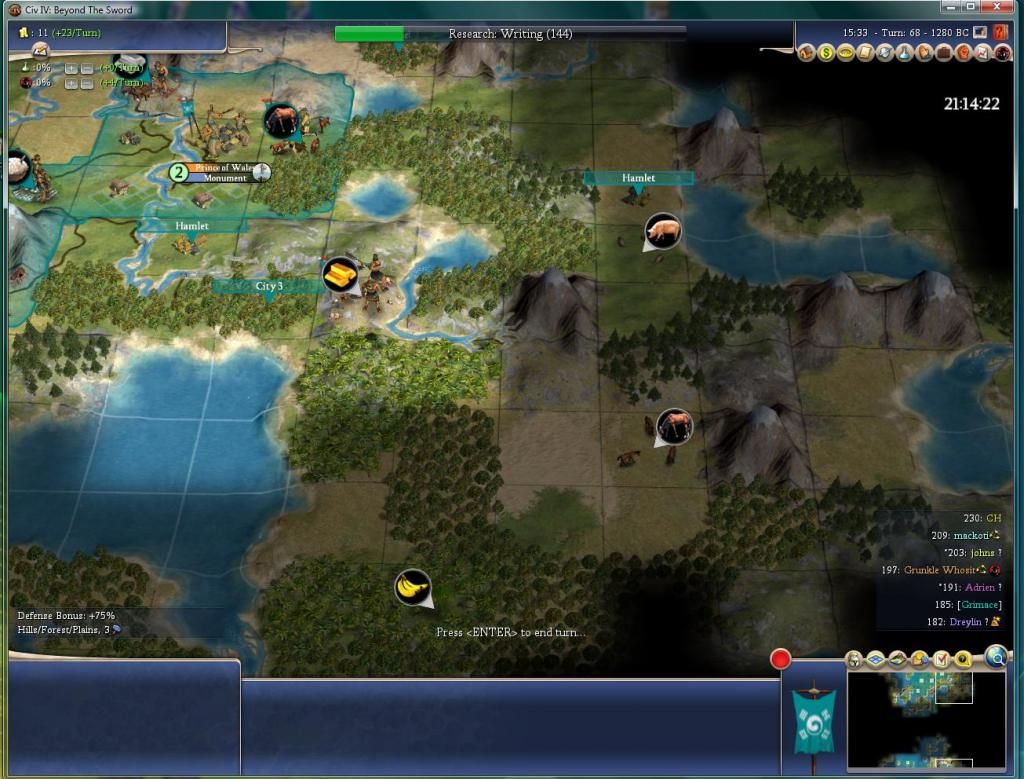Open the foreign advisor briefcase icon
The width and height of the screenshot is (1024, 779).
pyautogui.click(x=943, y=53)
